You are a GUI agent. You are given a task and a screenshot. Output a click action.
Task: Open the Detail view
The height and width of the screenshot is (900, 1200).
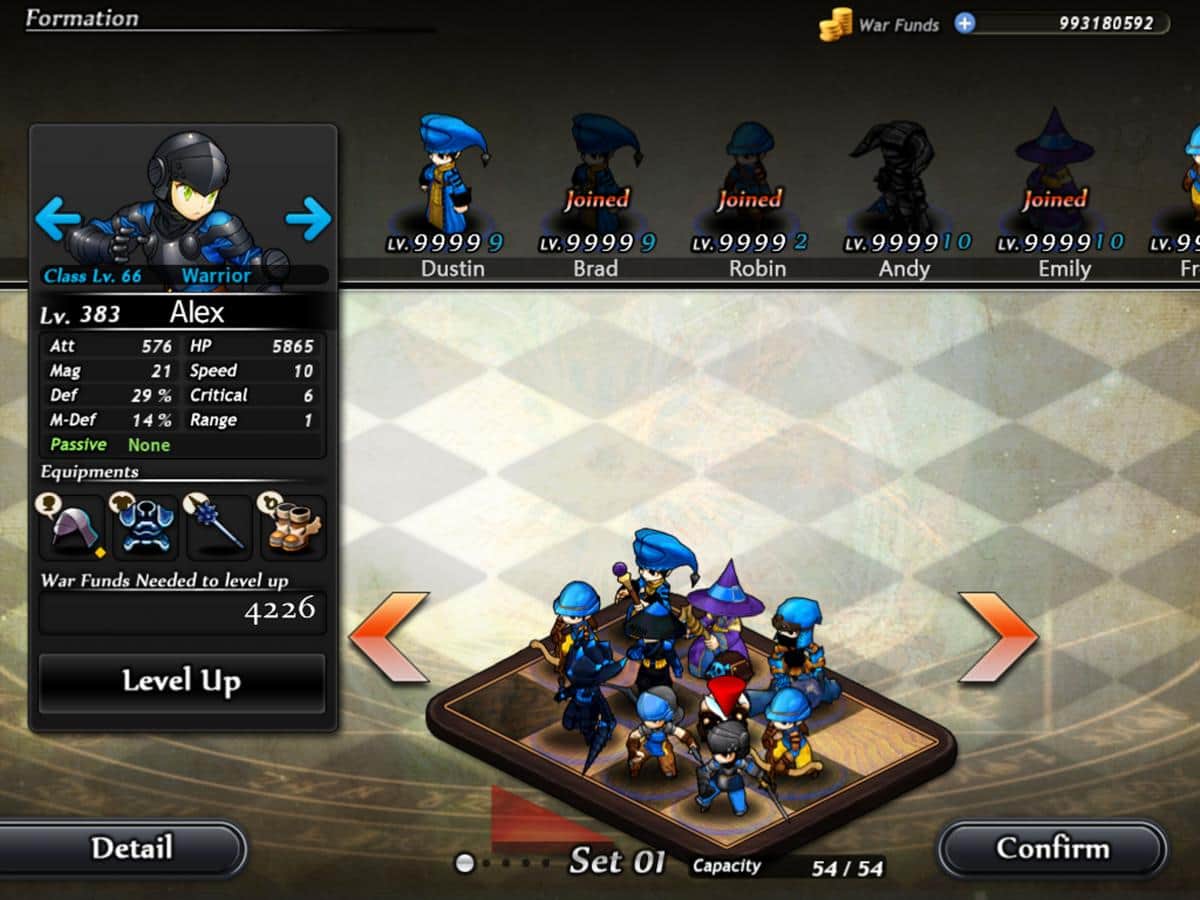pyautogui.click(x=131, y=849)
